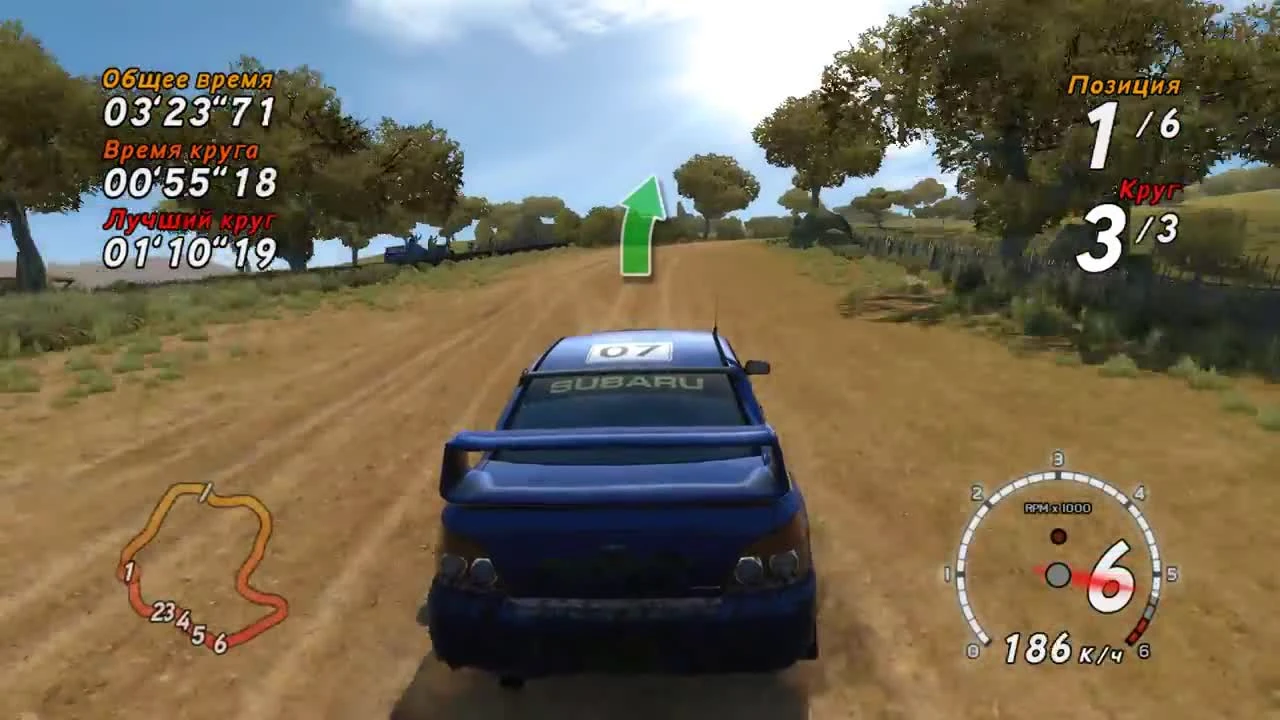The width and height of the screenshot is (1280, 720).
Task: Click the small red gauge indicator light
Action: (1058, 536)
